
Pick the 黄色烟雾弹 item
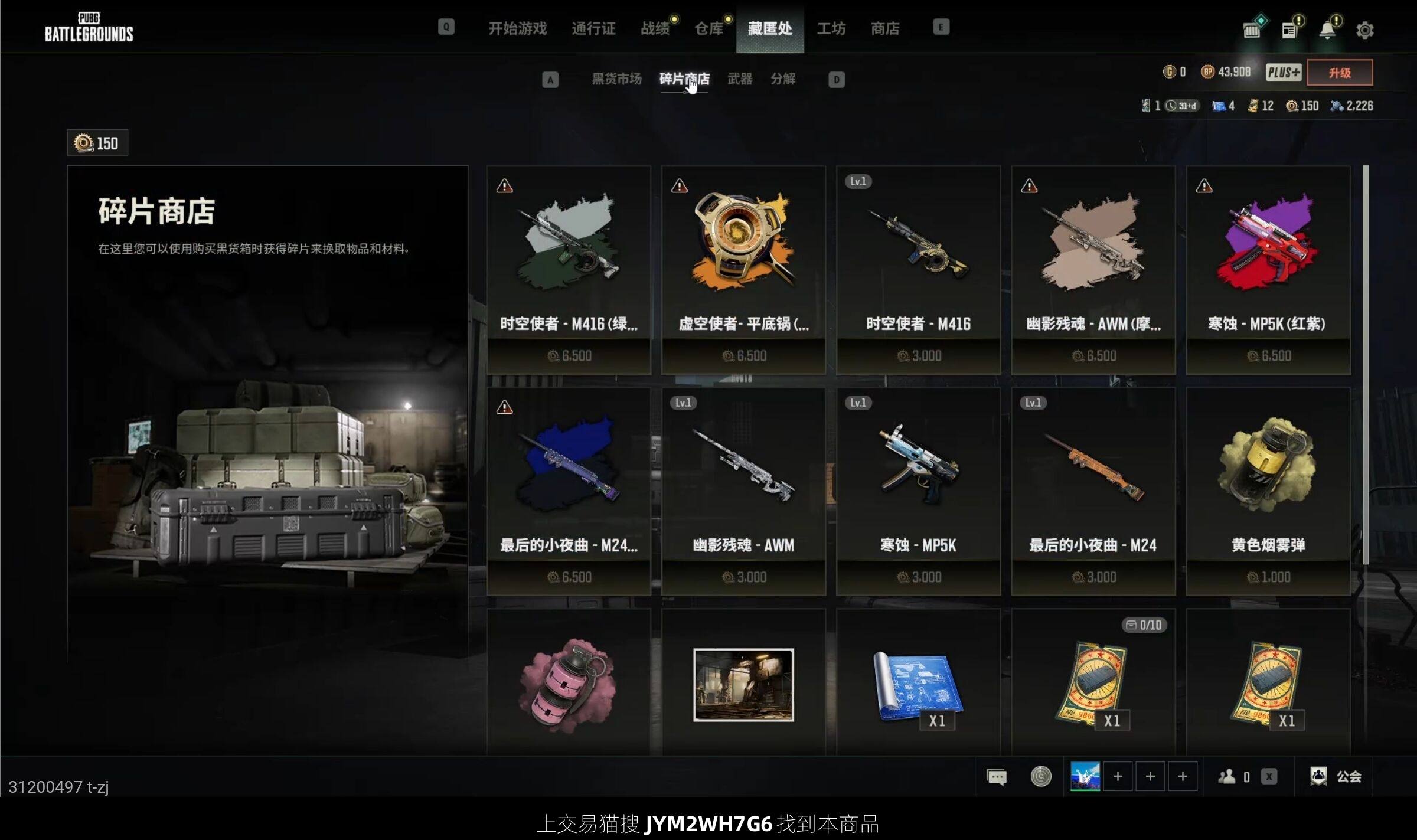1268,491
